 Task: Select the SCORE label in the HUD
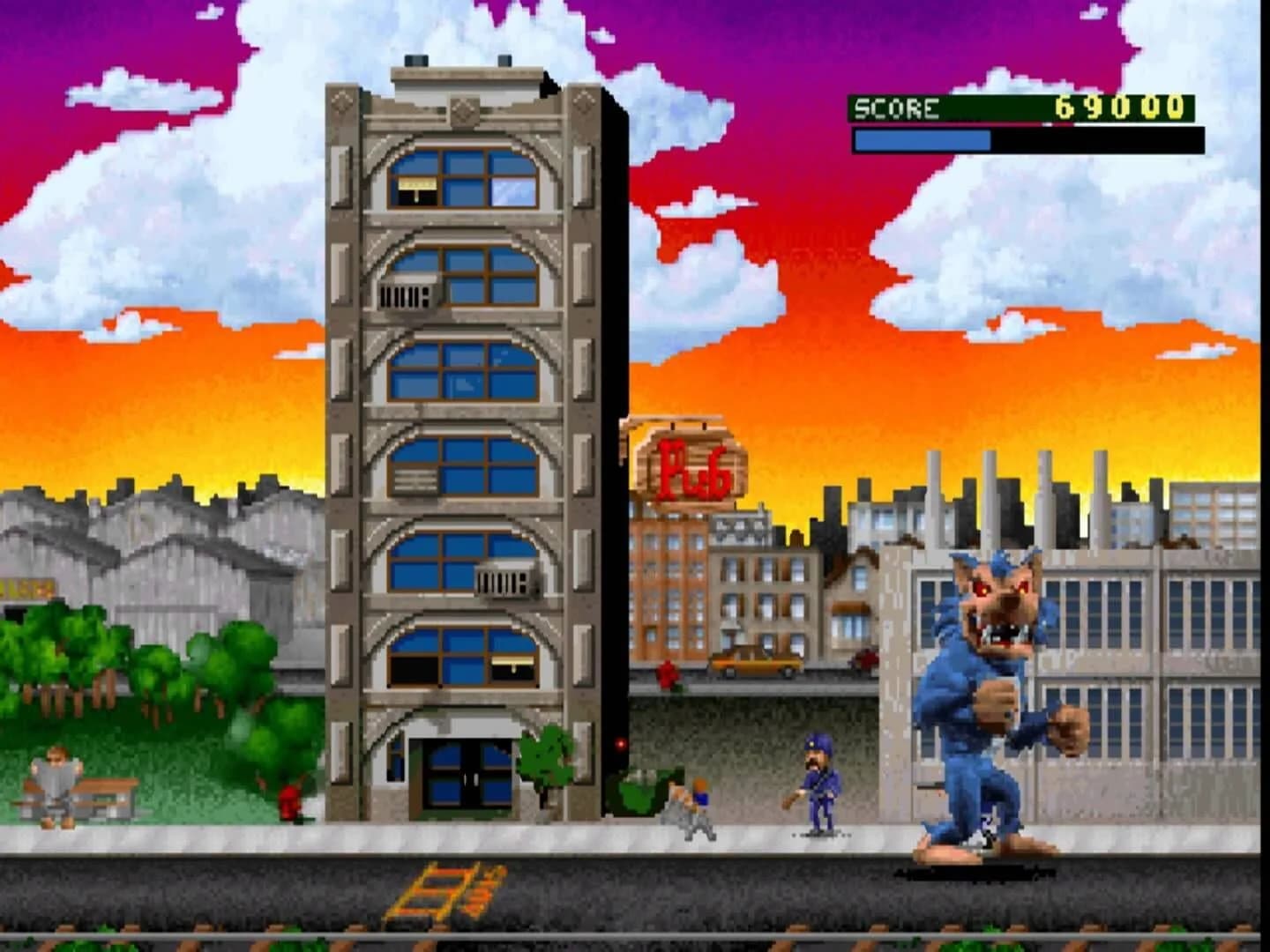895,108
